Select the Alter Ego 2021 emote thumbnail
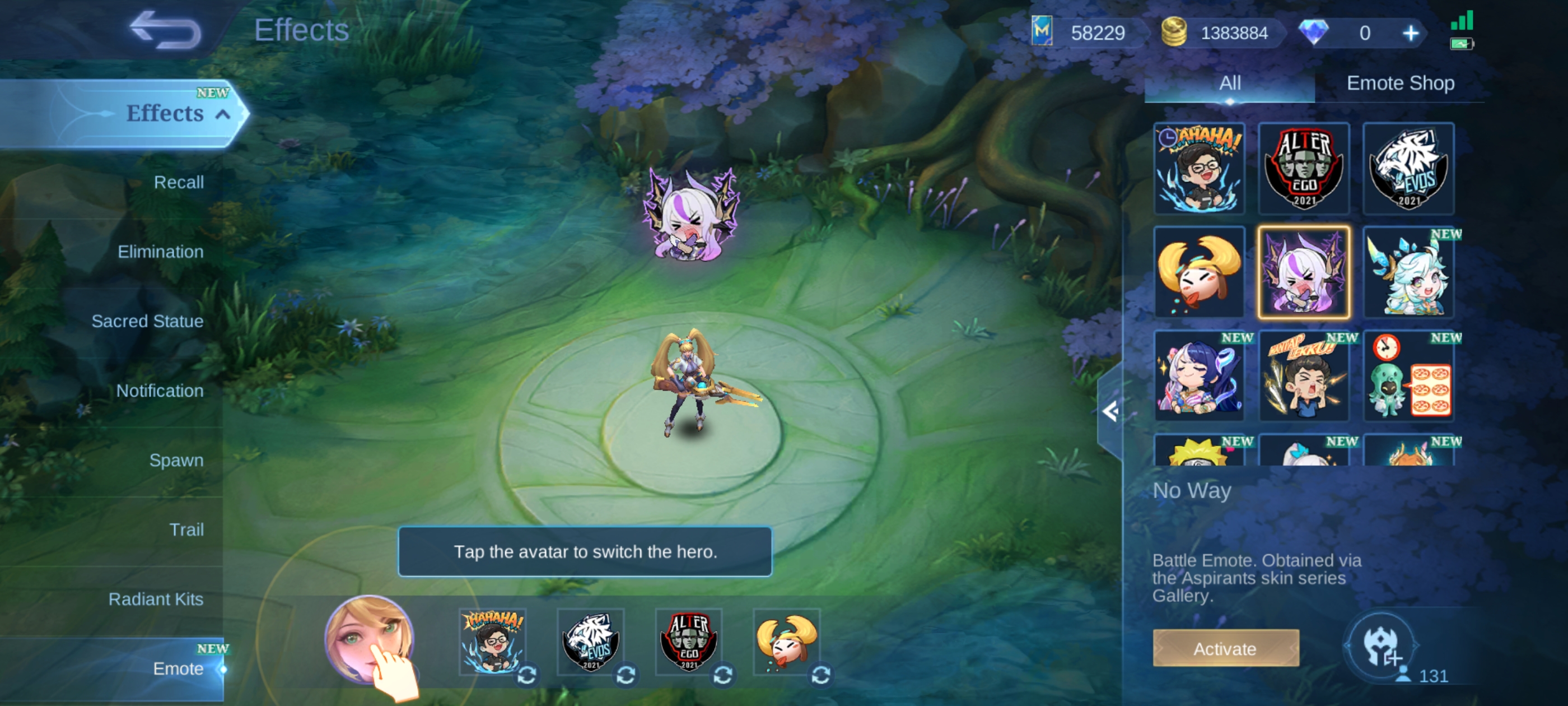Screen dimensions: 1568x706 pos(1304,169)
